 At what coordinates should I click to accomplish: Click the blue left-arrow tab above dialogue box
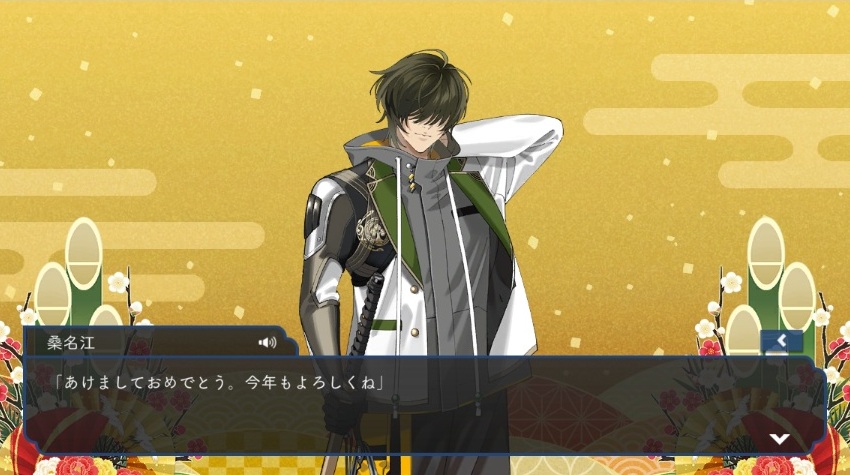(x=781, y=342)
